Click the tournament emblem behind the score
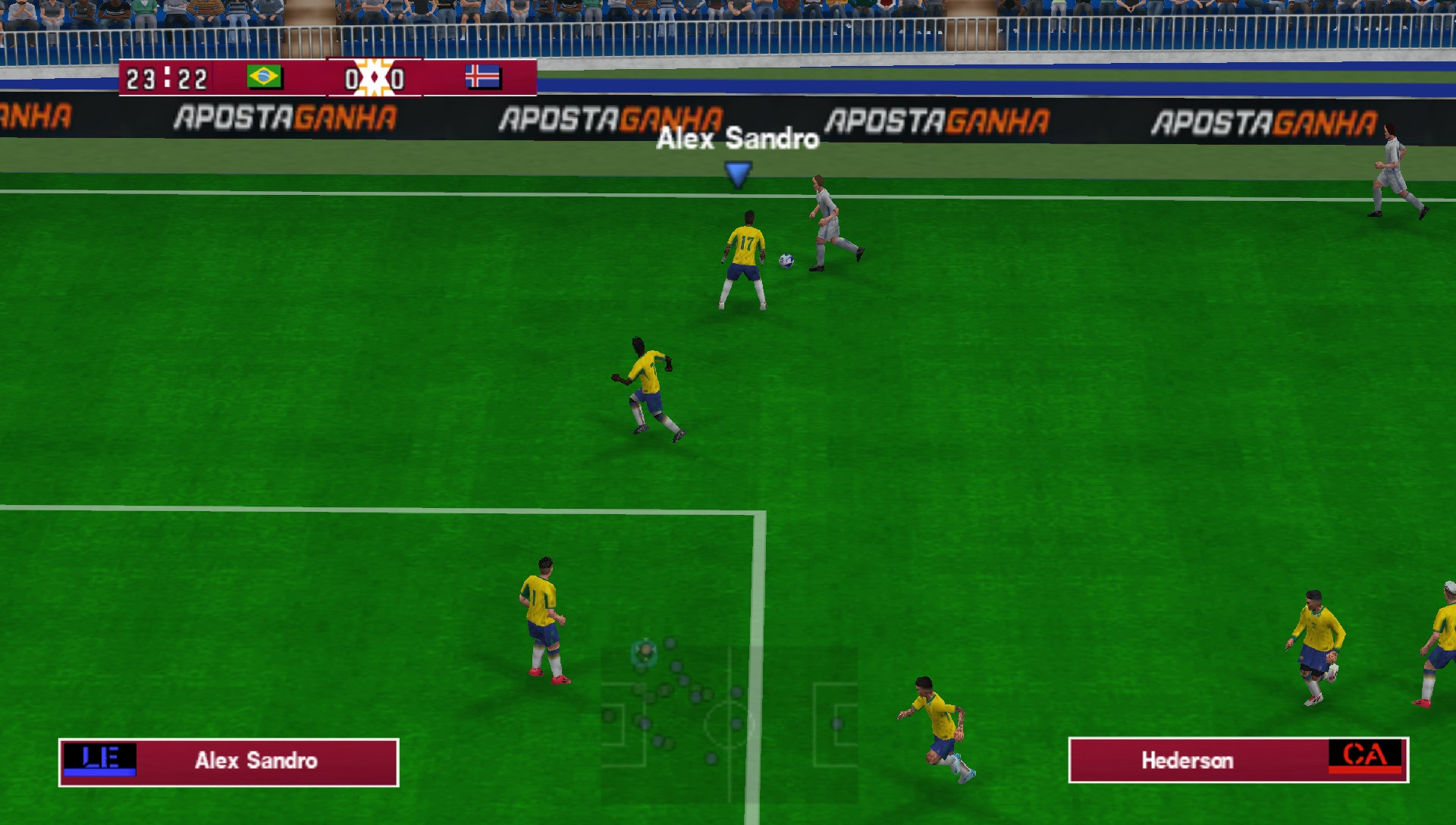Screen dimensions: 1456x825 click(x=372, y=76)
